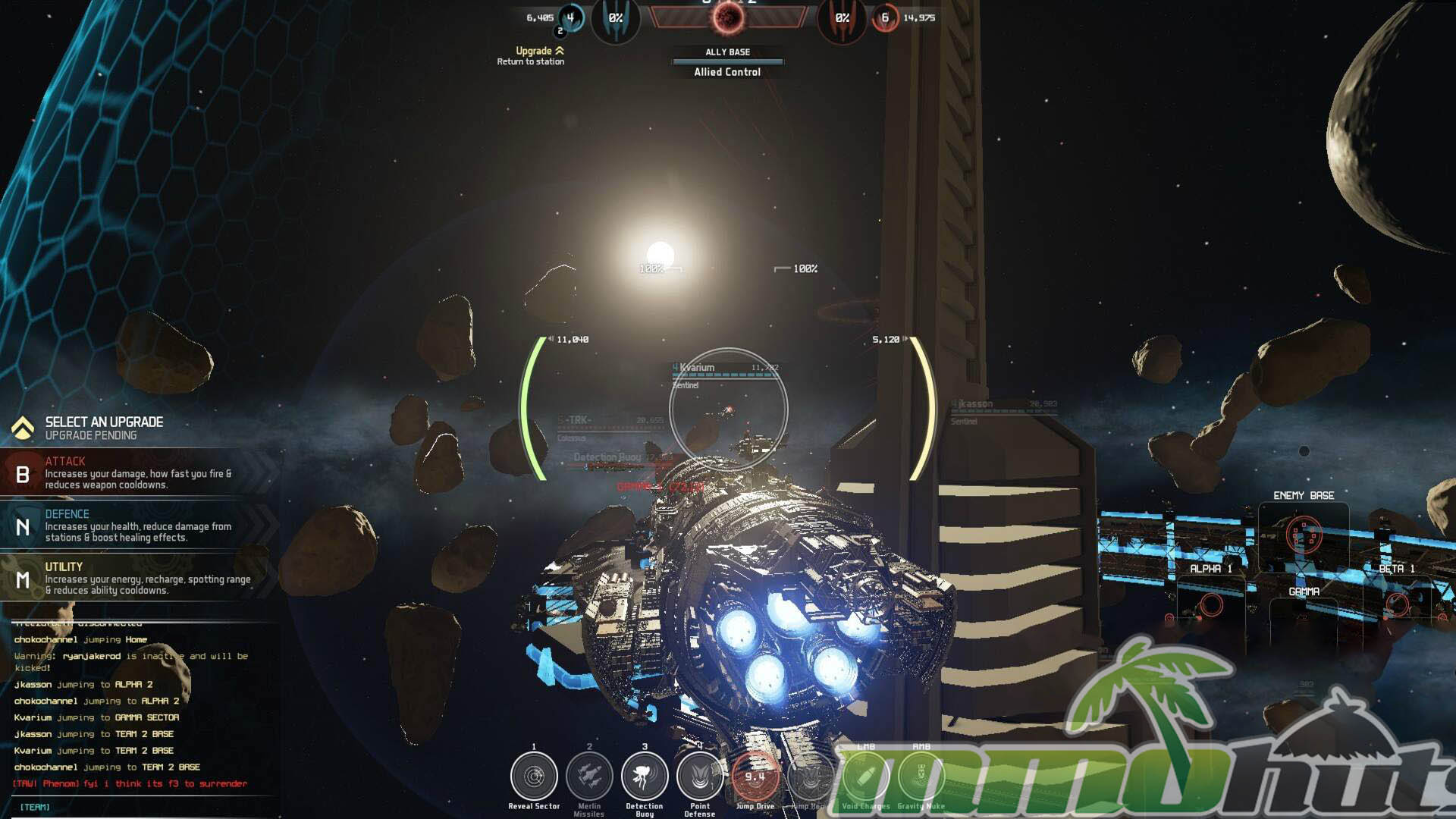Trigger the Jump Drive ability
Screen dimensions: 1456x819
(x=755, y=777)
